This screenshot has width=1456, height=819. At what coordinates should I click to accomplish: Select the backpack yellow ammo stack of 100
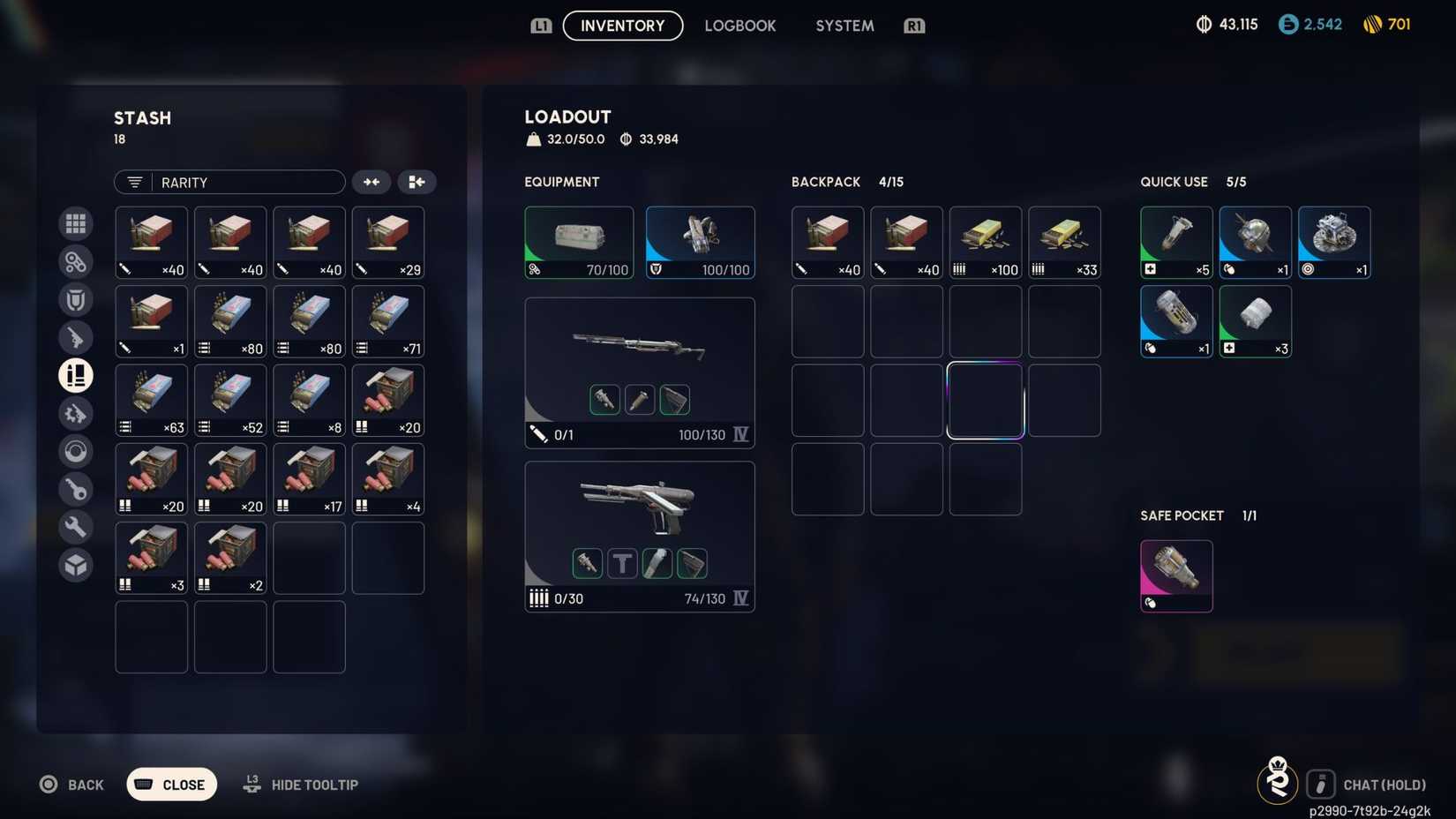986,243
